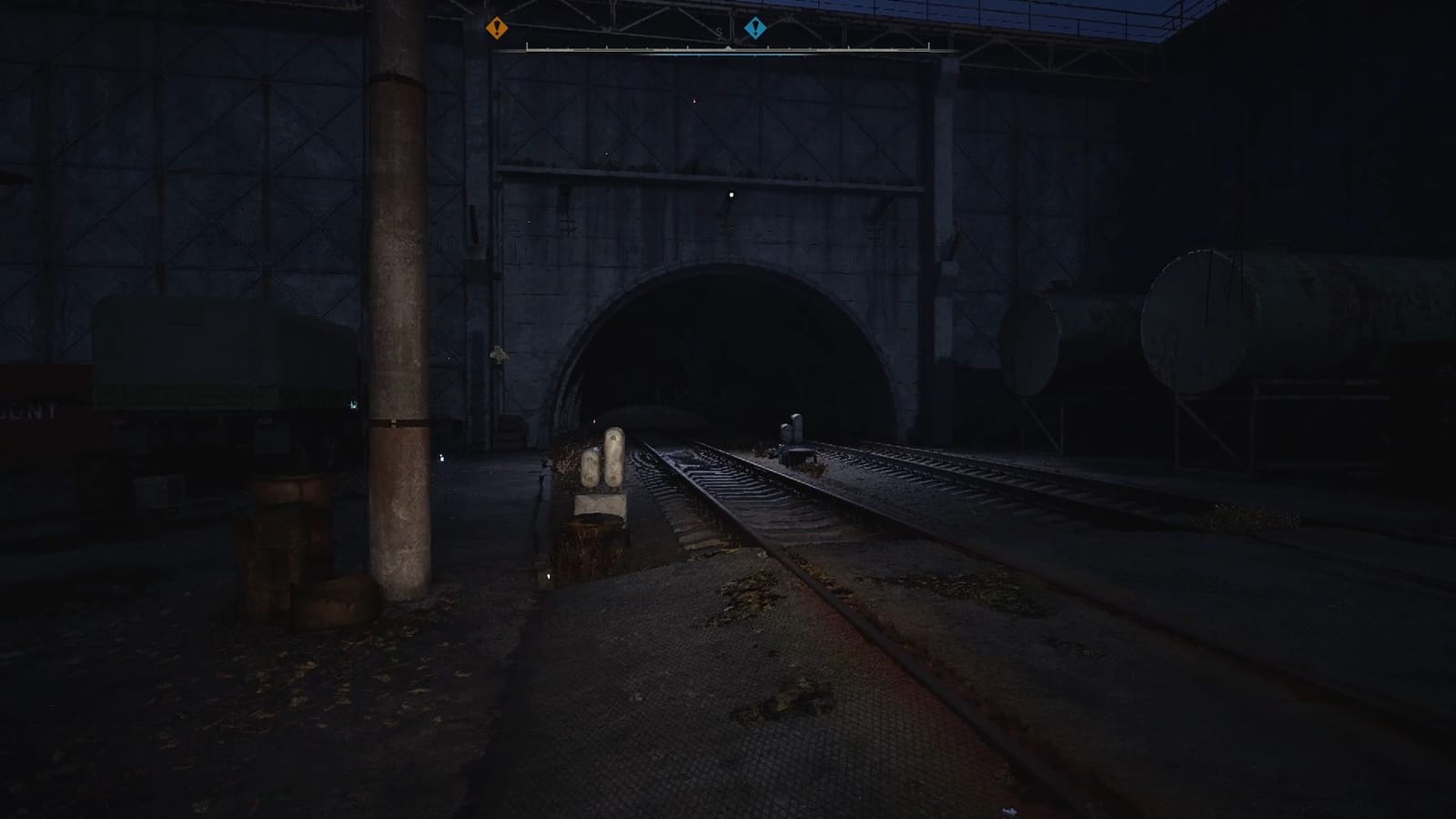This screenshot has width=1456, height=819.
Task: Select the S direction letter on compass
Action: point(718,33)
